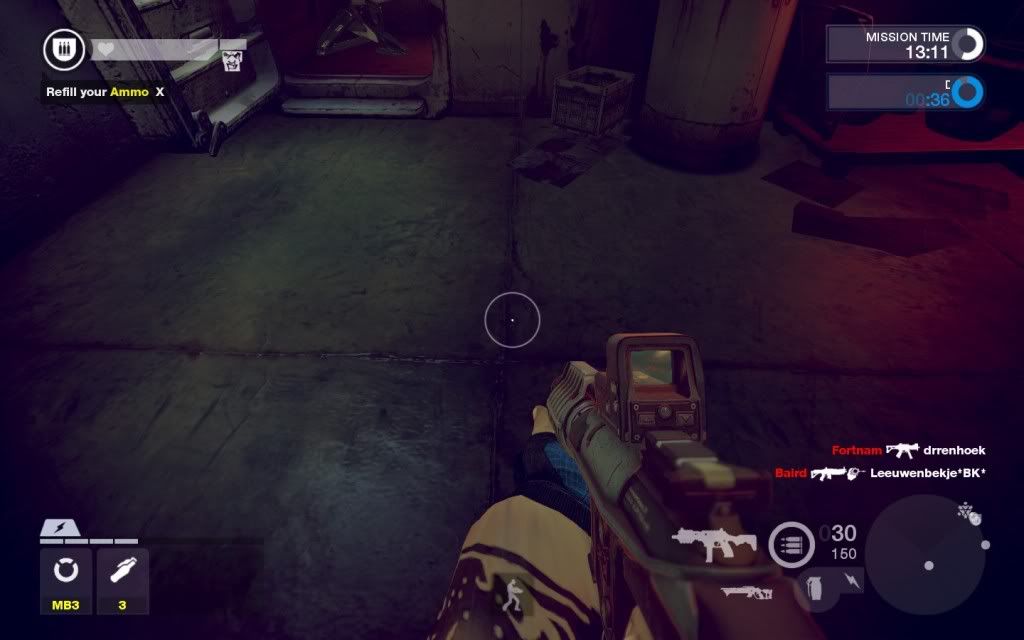This screenshot has width=1024, height=640.
Task: Activate the MB3 ring ability slot
Action: point(66,572)
